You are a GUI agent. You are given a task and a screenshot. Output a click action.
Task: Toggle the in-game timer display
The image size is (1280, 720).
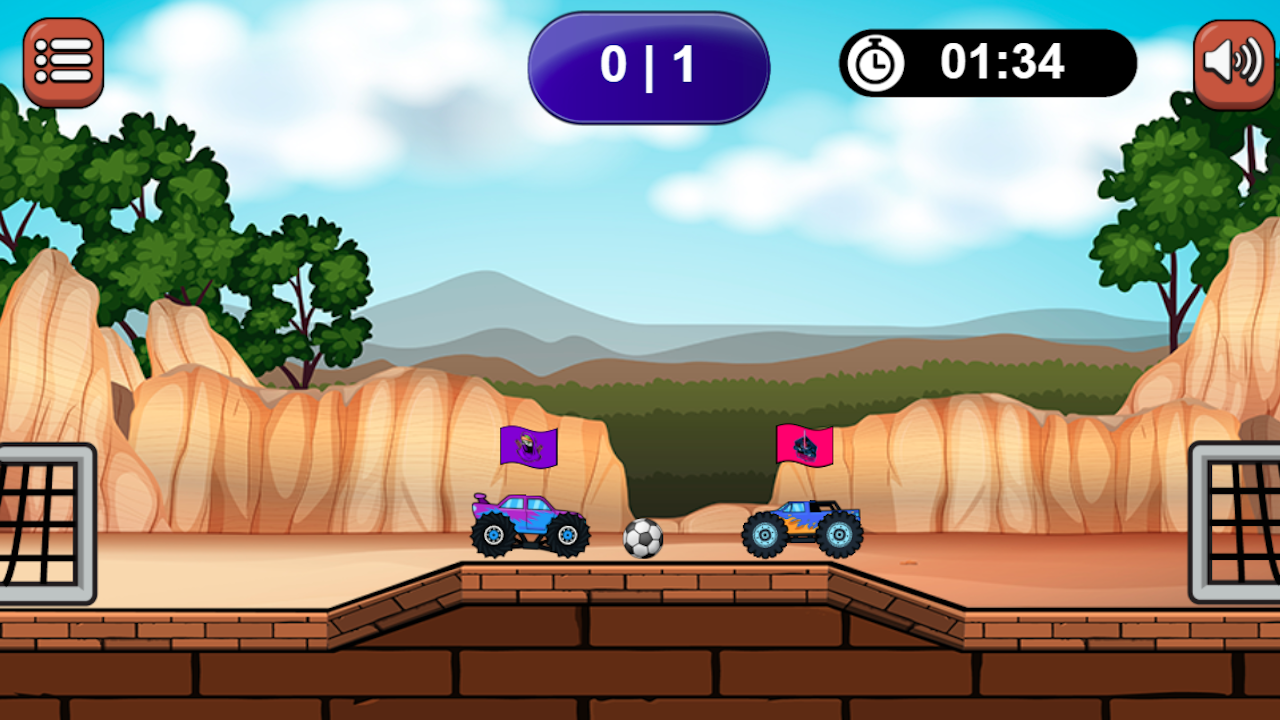(x=990, y=62)
